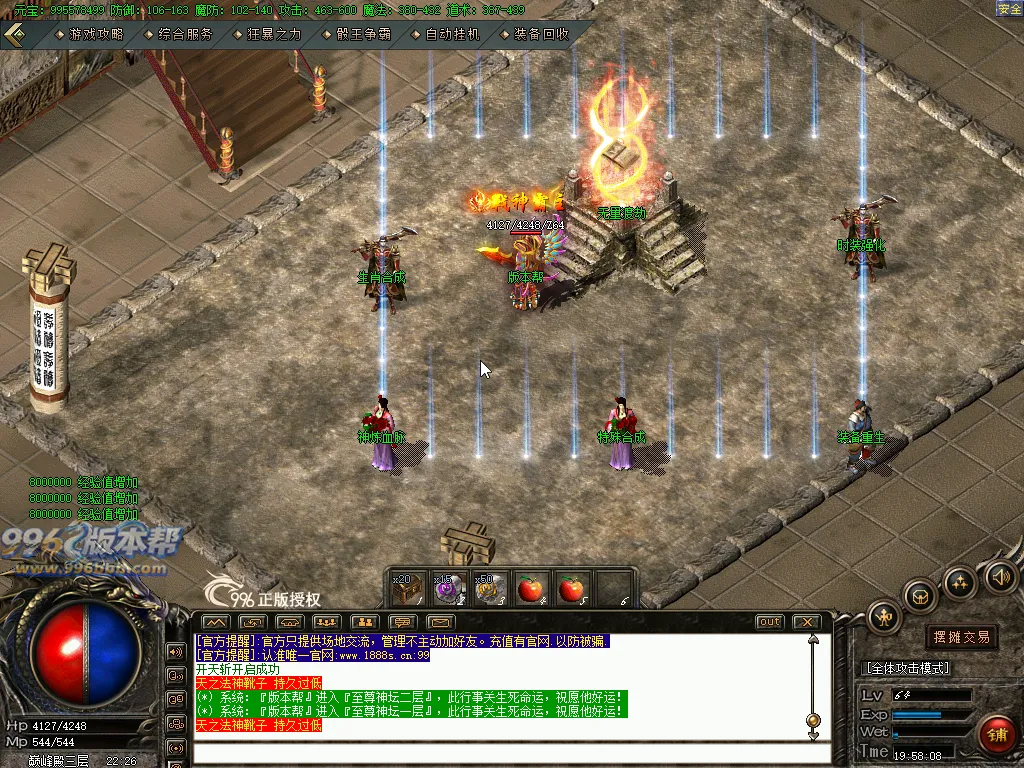Click the 摆摊交易 stall trade button

[x=961, y=637]
